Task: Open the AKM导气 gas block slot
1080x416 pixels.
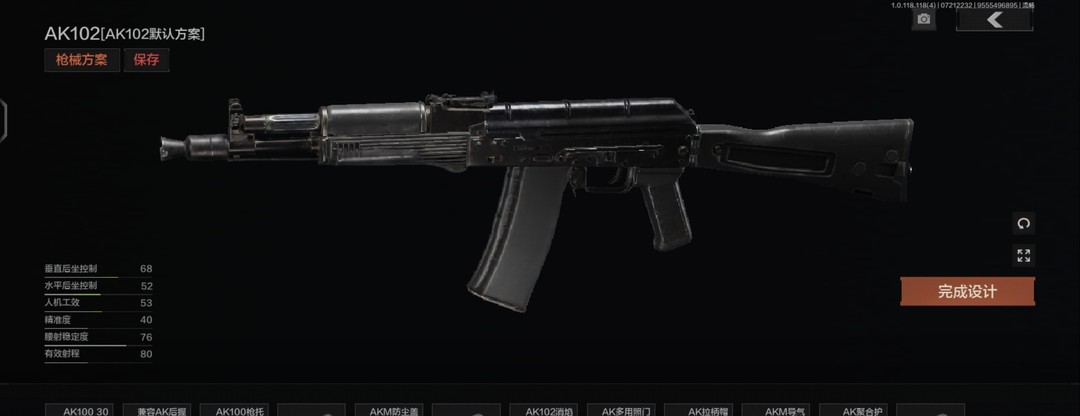Action: (779, 410)
